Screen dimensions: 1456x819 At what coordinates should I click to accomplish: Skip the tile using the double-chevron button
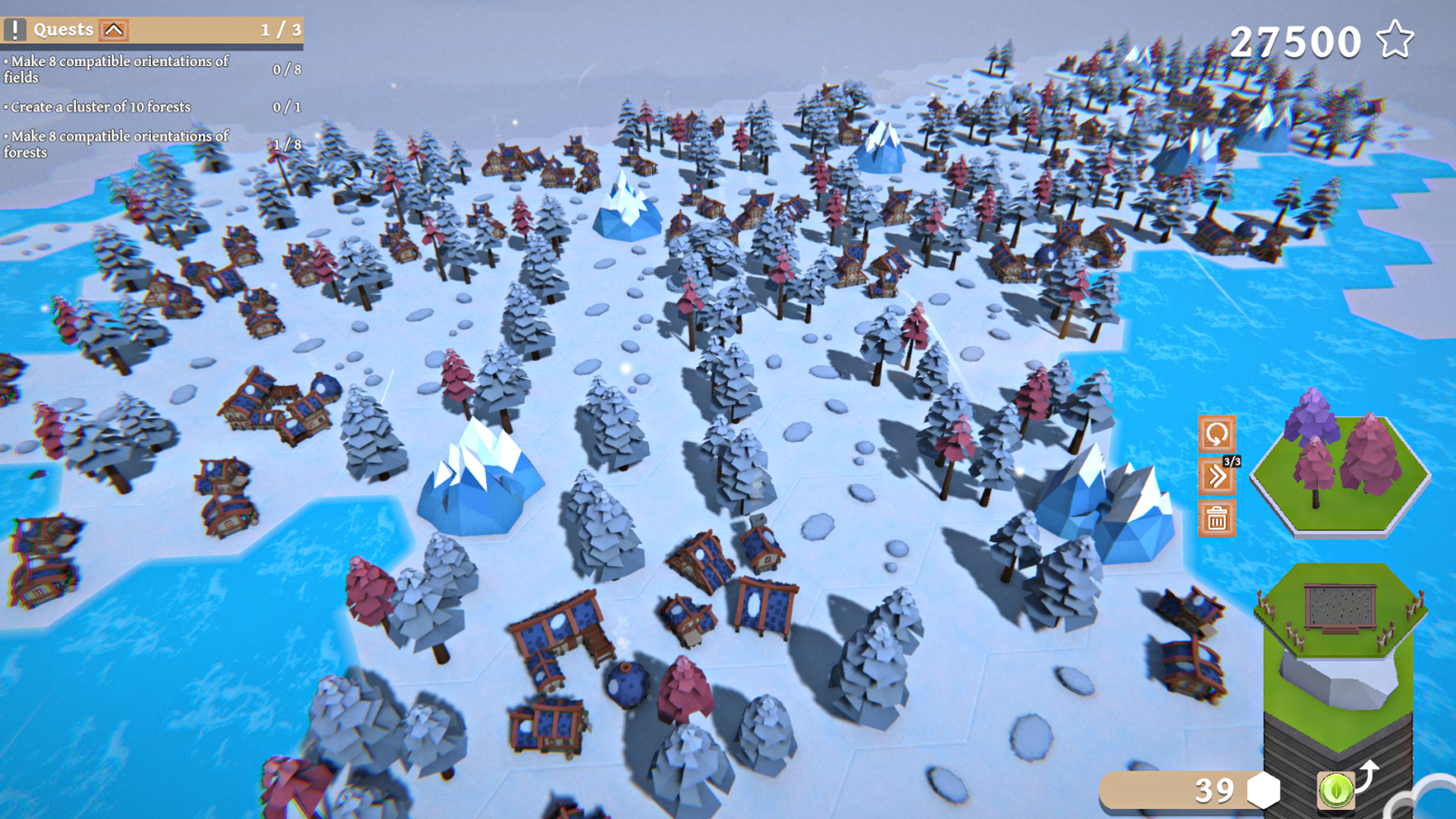[x=1216, y=476]
